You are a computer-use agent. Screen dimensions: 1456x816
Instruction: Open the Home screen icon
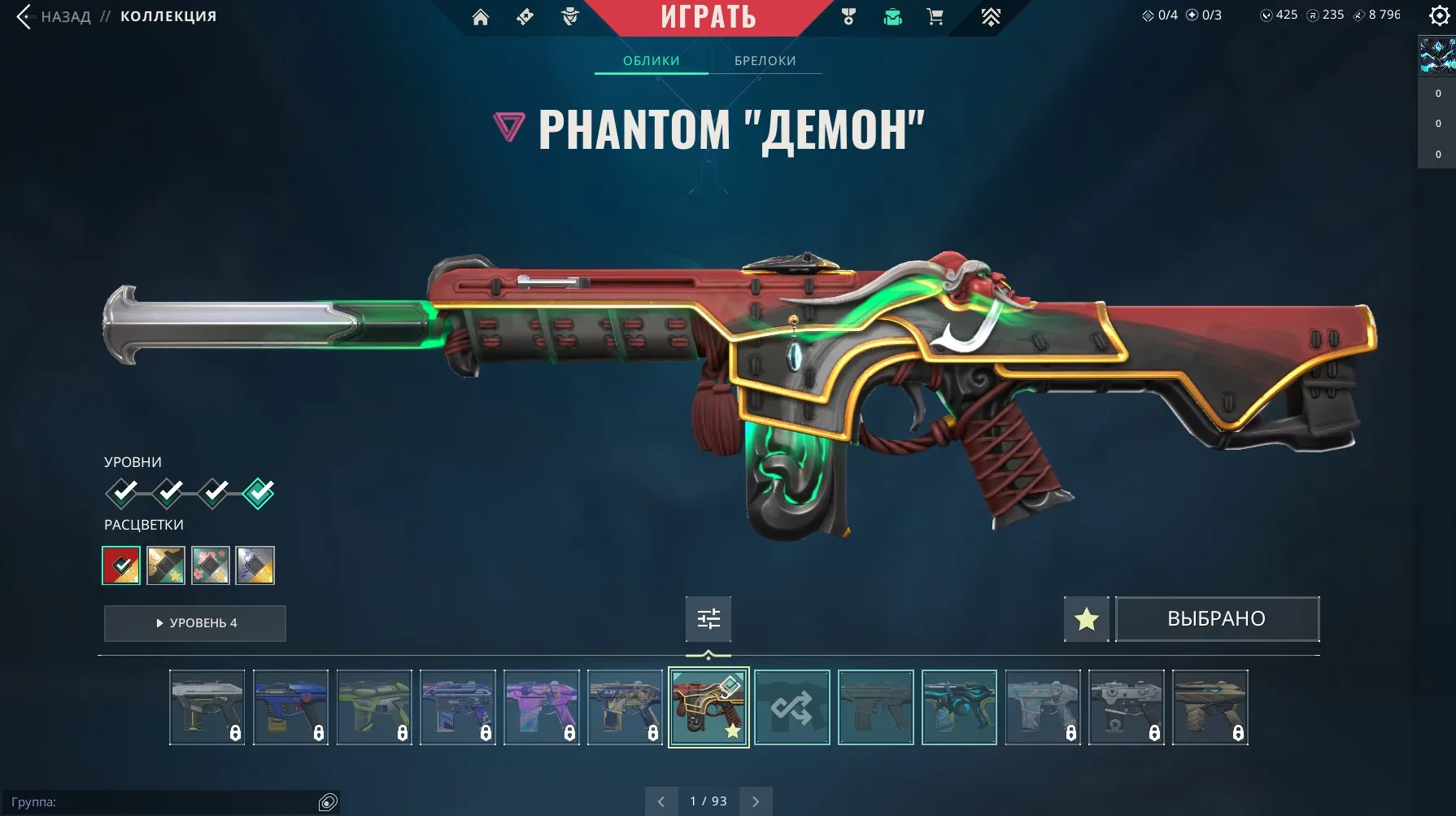pyautogui.click(x=480, y=16)
